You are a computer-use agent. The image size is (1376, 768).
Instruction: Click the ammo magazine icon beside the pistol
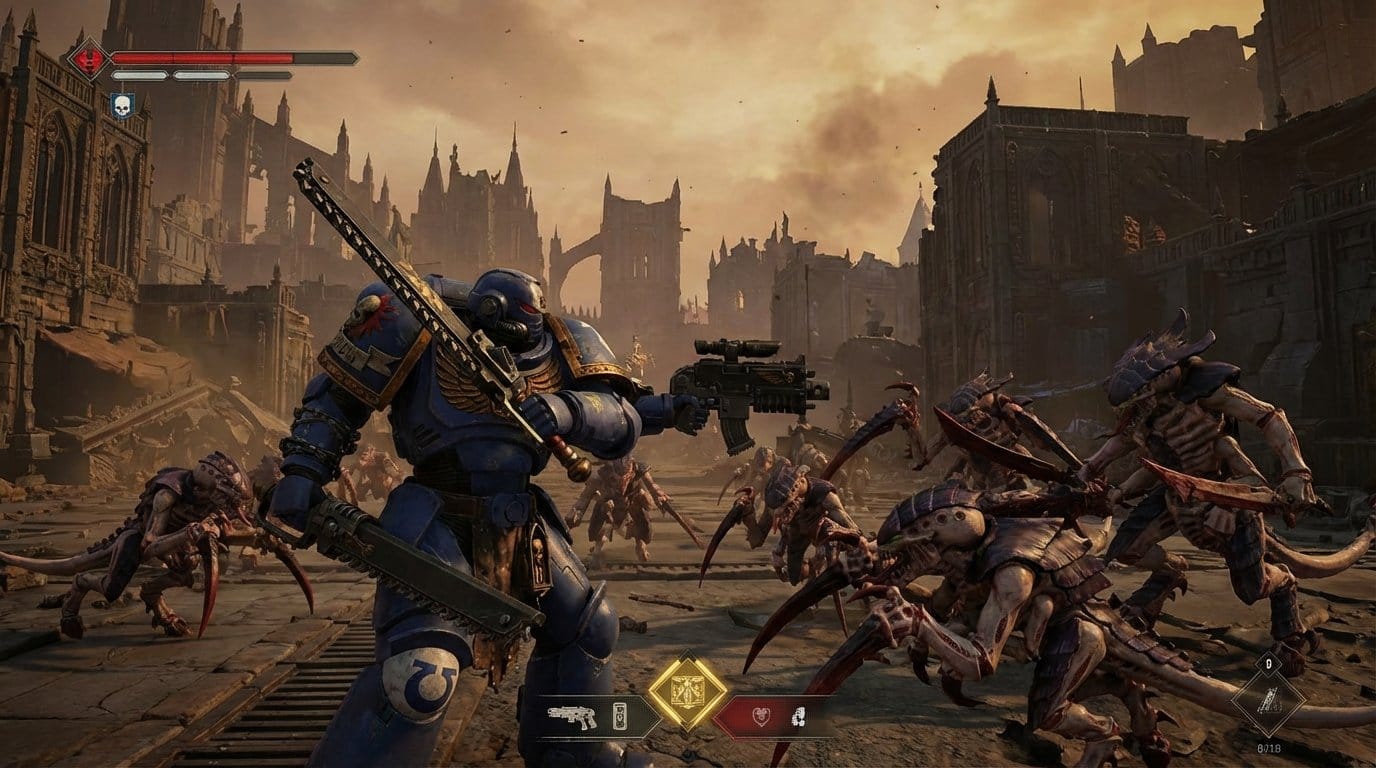click(620, 716)
